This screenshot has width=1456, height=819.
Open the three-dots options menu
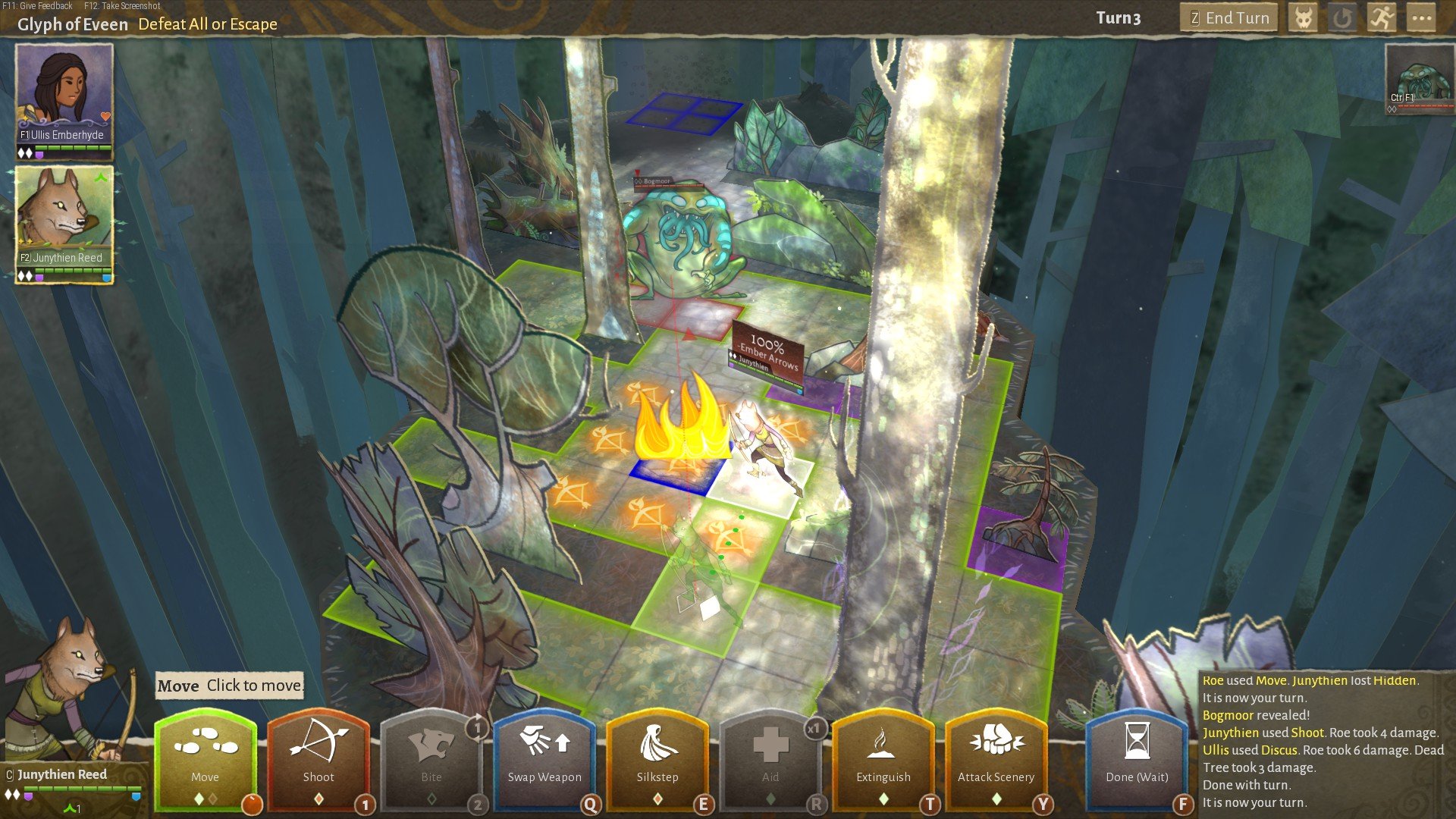pos(1421,18)
